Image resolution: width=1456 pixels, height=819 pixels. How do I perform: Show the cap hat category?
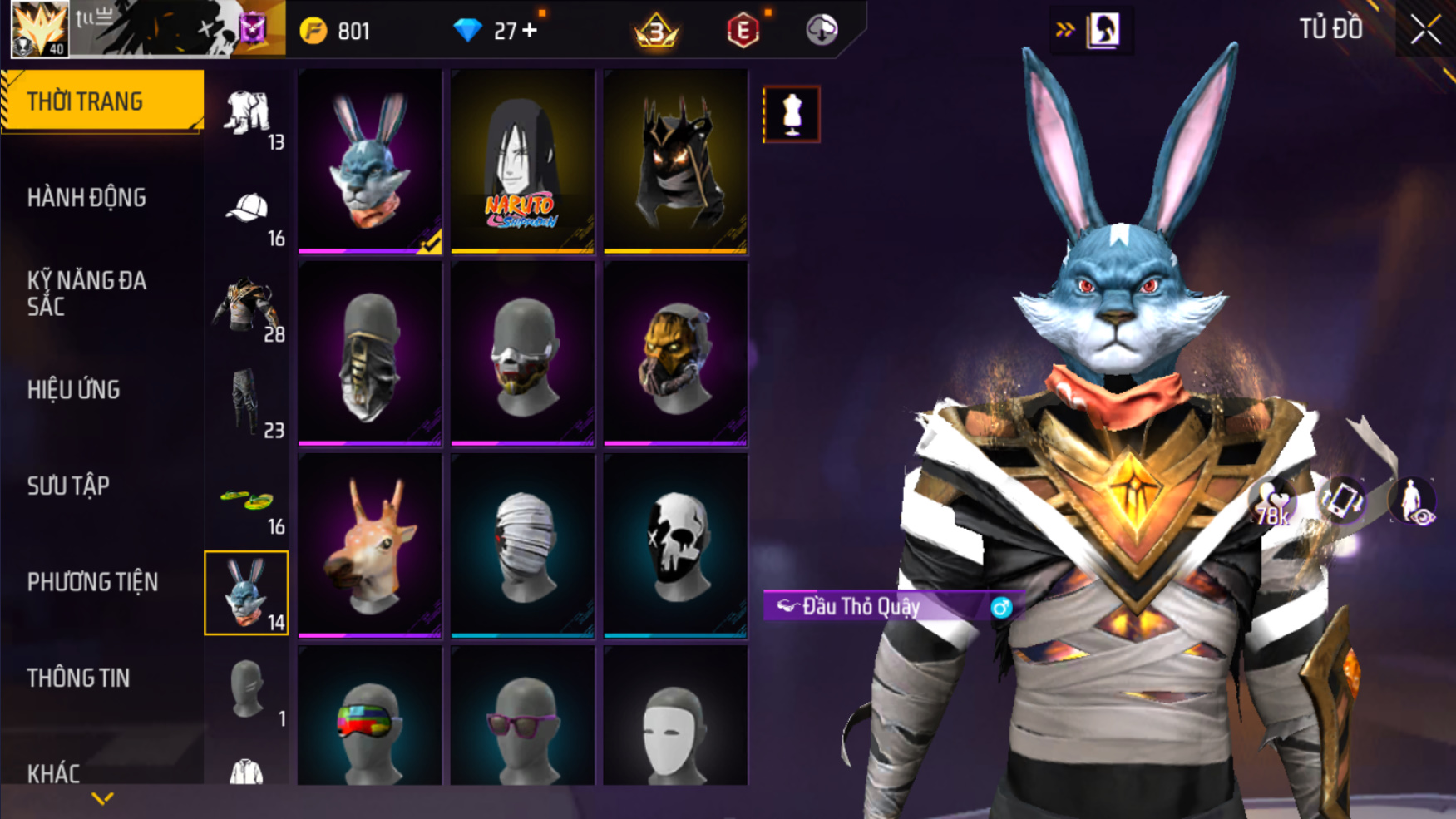247,215
